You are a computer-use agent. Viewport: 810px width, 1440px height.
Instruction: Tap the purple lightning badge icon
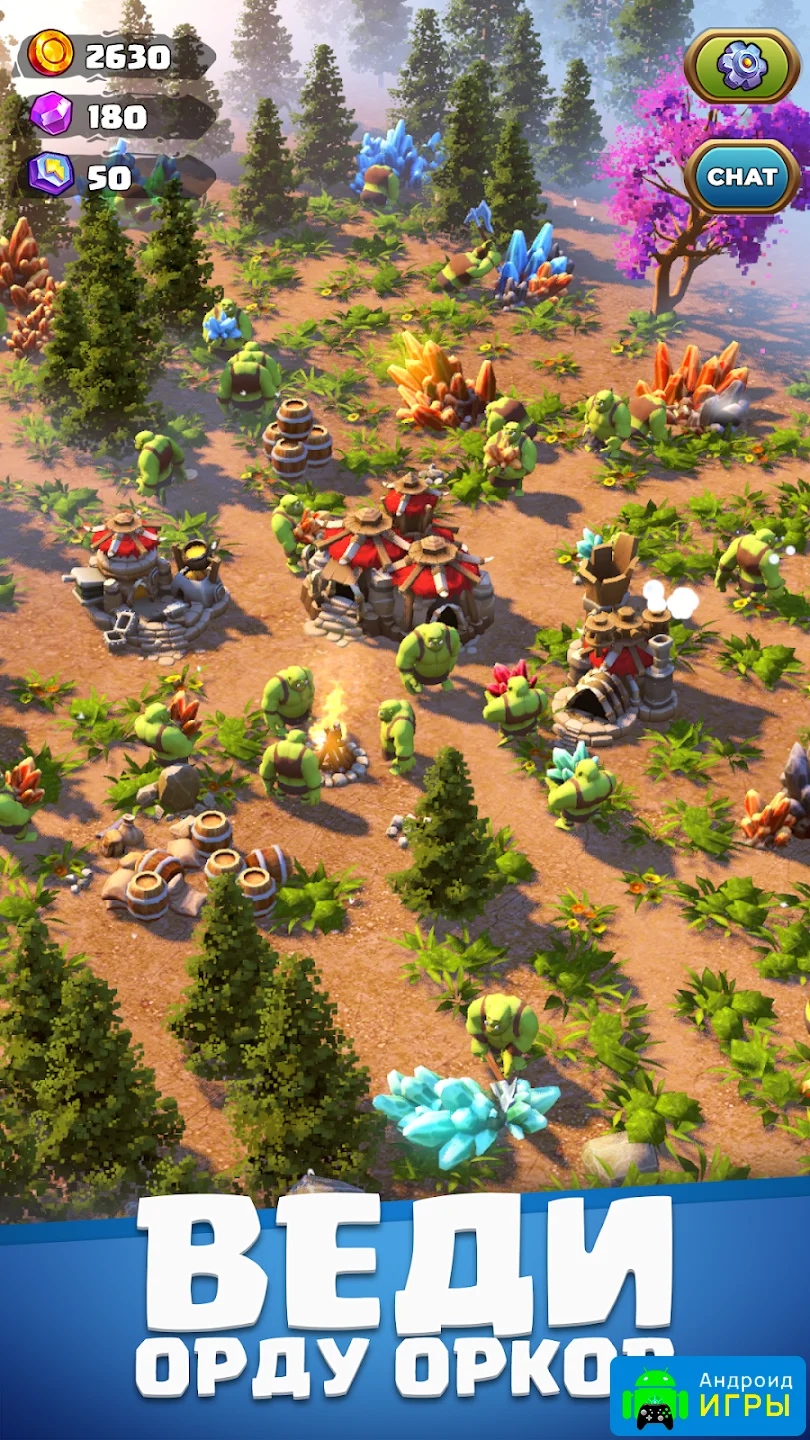coord(51,175)
